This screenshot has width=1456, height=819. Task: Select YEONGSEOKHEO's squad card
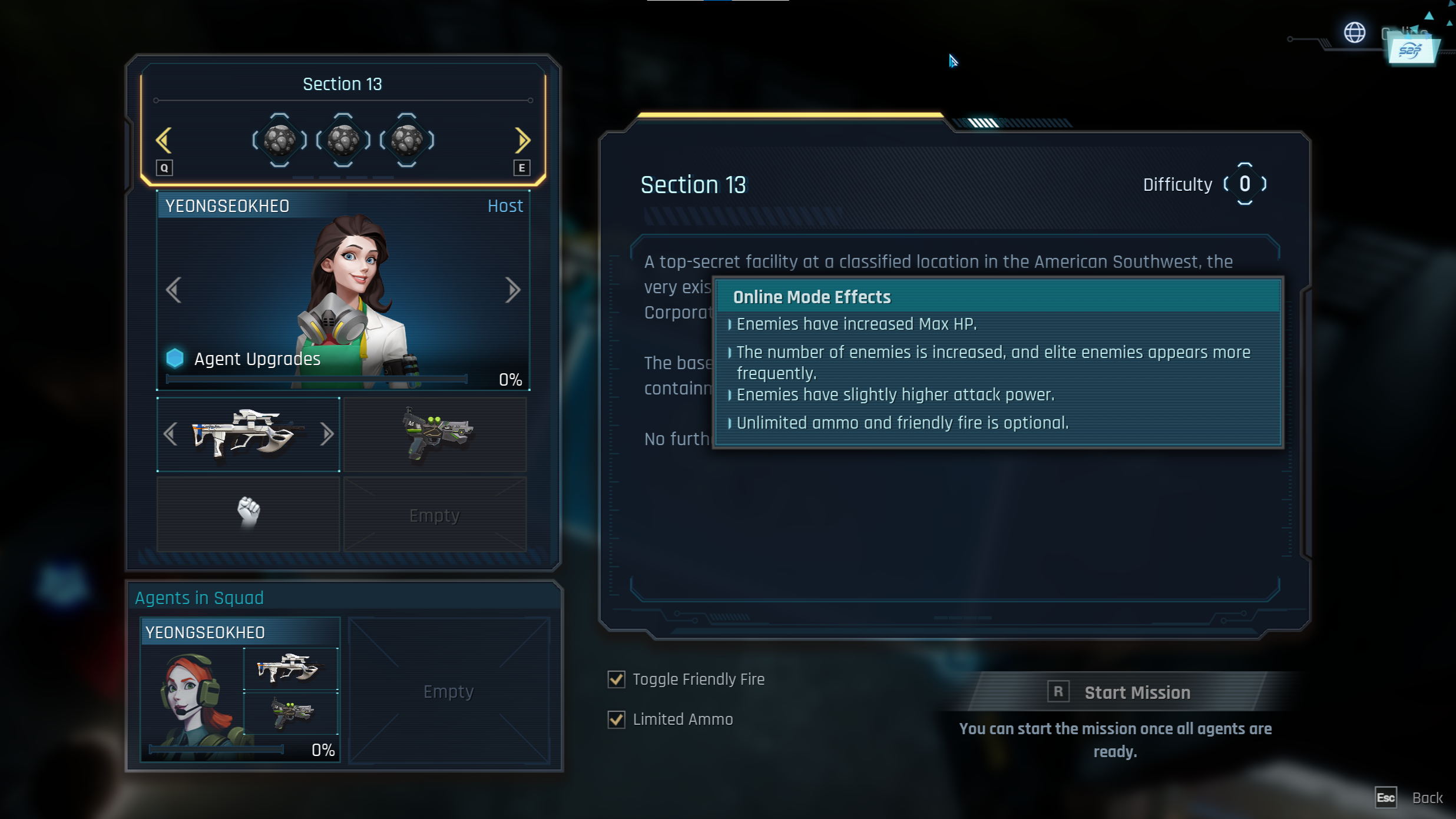click(x=240, y=689)
